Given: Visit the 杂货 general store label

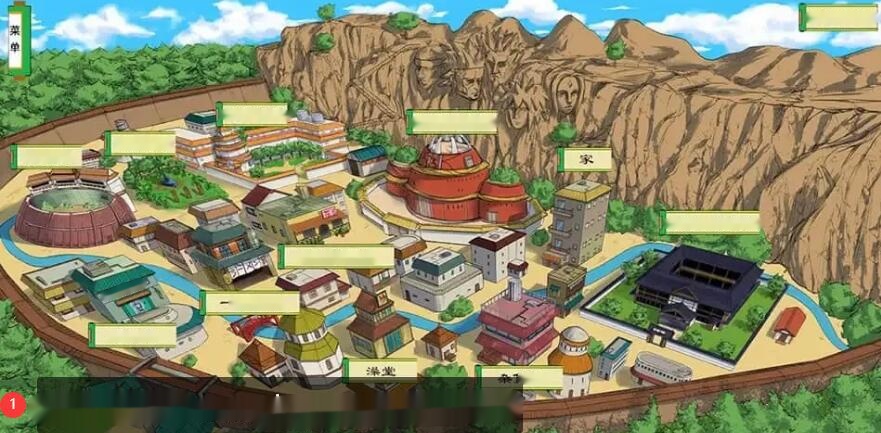Looking at the screenshot, I should pos(519,377).
